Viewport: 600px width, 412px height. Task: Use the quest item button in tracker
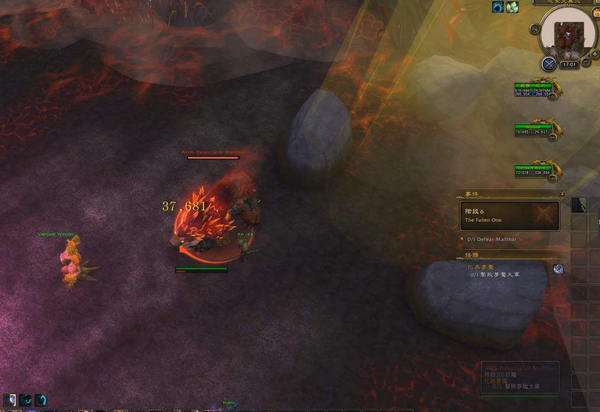point(558,268)
